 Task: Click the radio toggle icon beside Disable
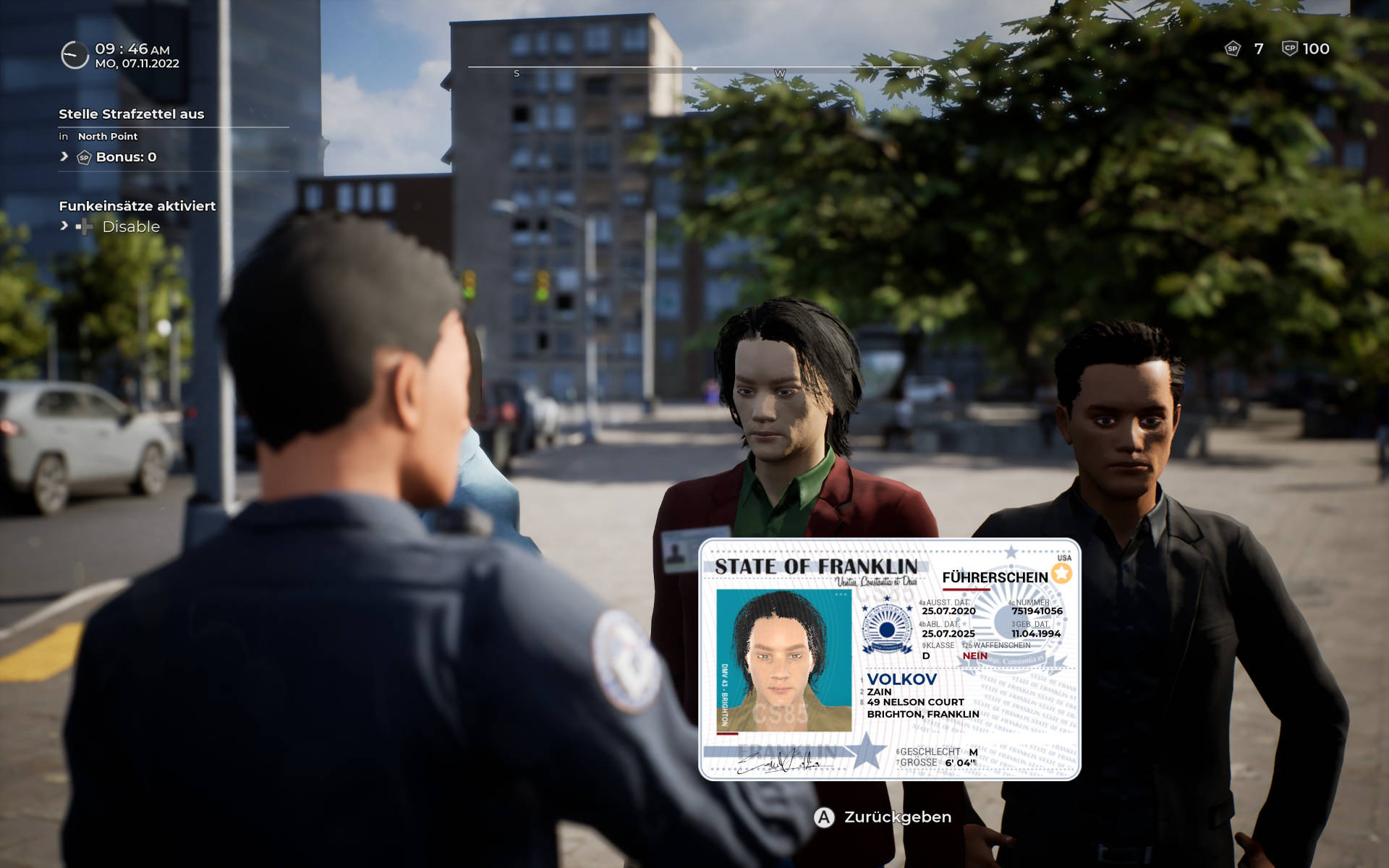point(86,226)
